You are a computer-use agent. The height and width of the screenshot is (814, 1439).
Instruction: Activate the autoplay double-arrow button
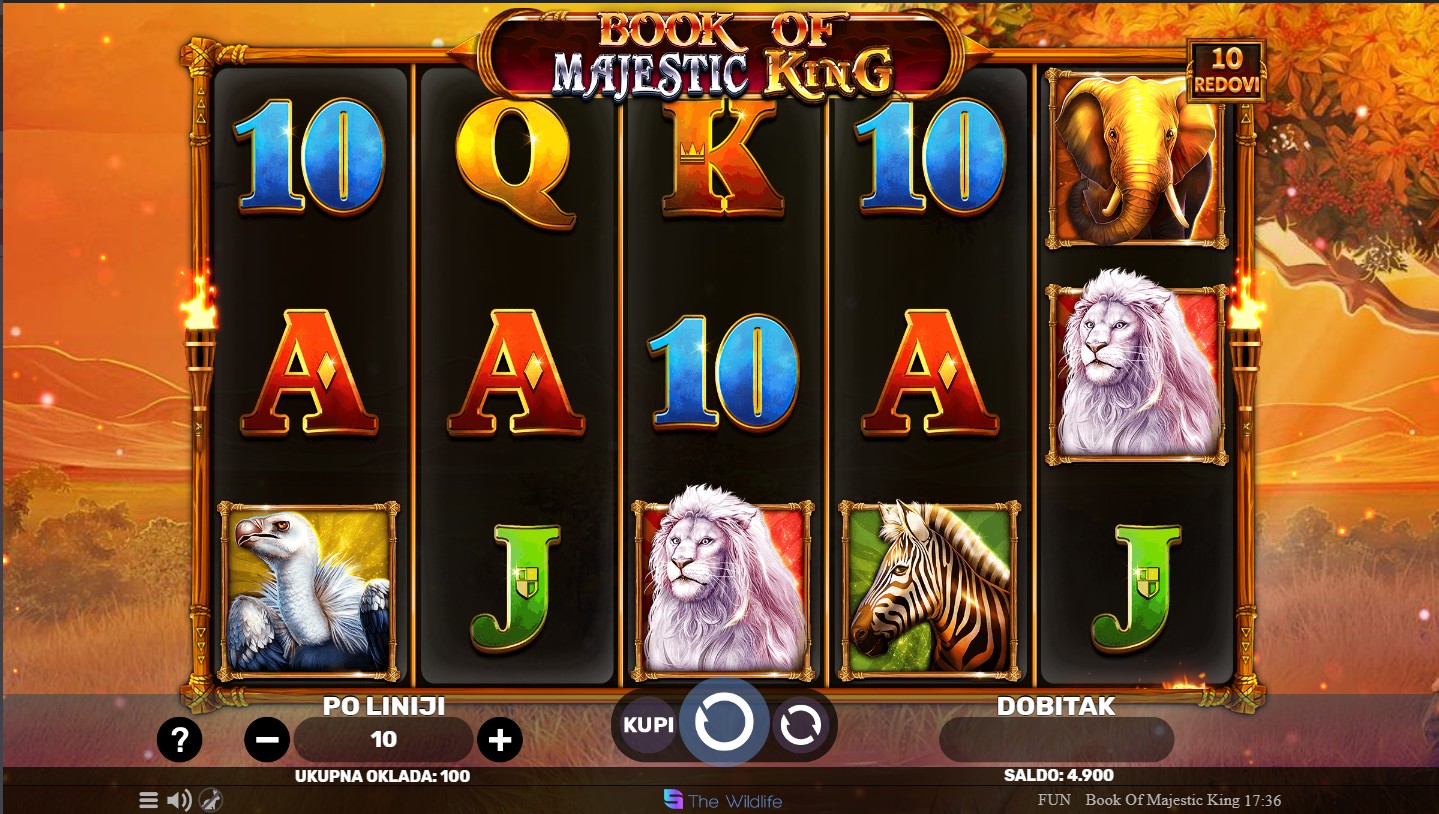pos(800,724)
